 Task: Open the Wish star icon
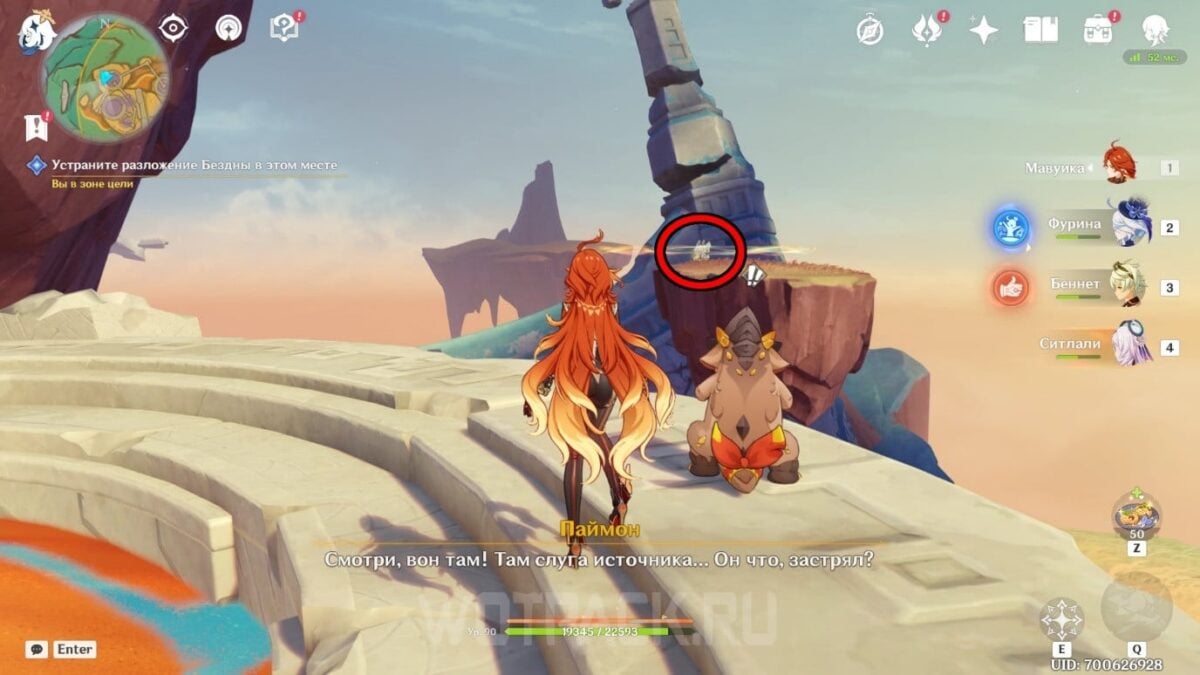click(983, 30)
